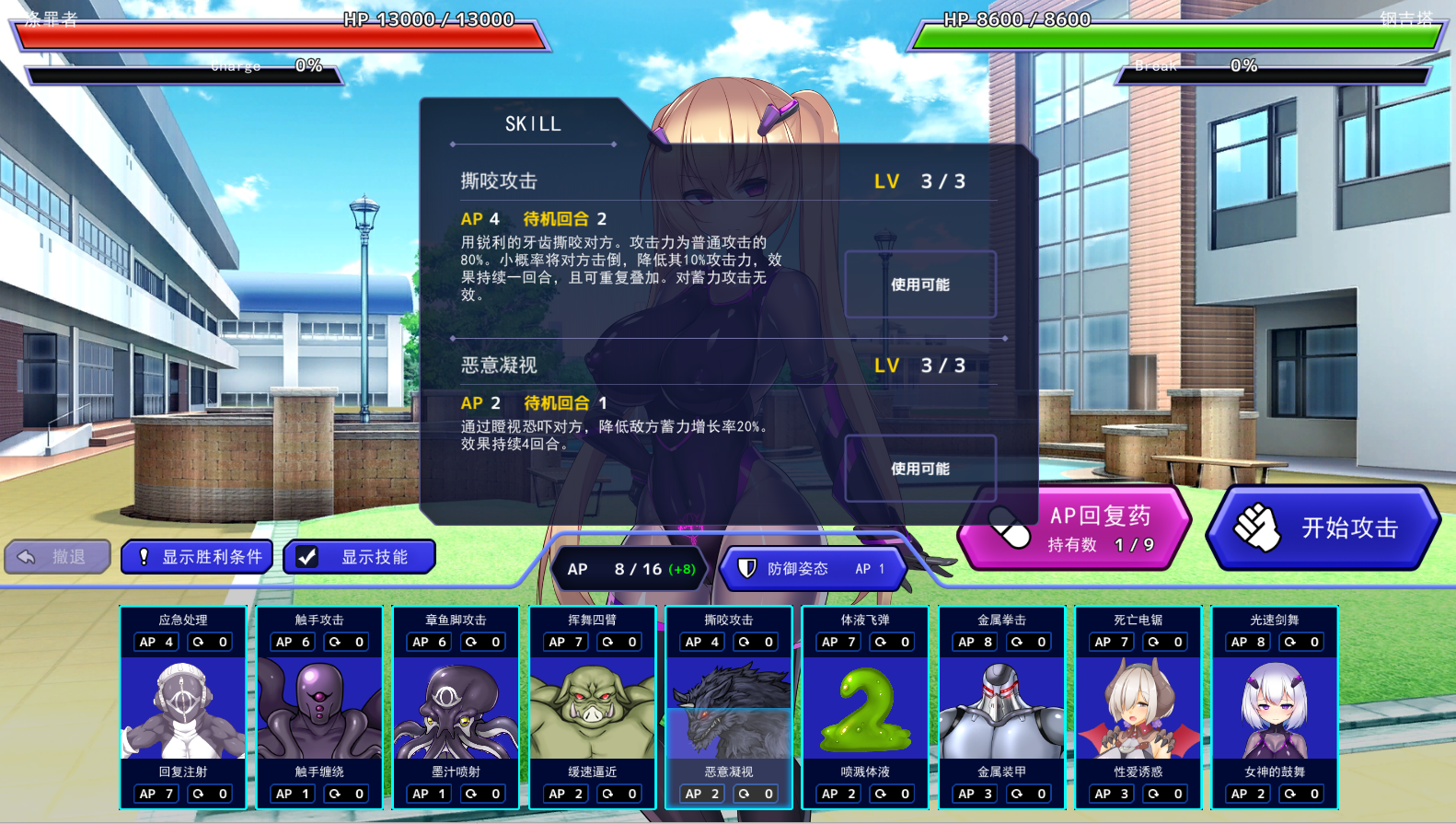The height and width of the screenshot is (824, 1456).
Task: Select the tentacle monster icon on 触手攻击 card
Action: coord(319,704)
